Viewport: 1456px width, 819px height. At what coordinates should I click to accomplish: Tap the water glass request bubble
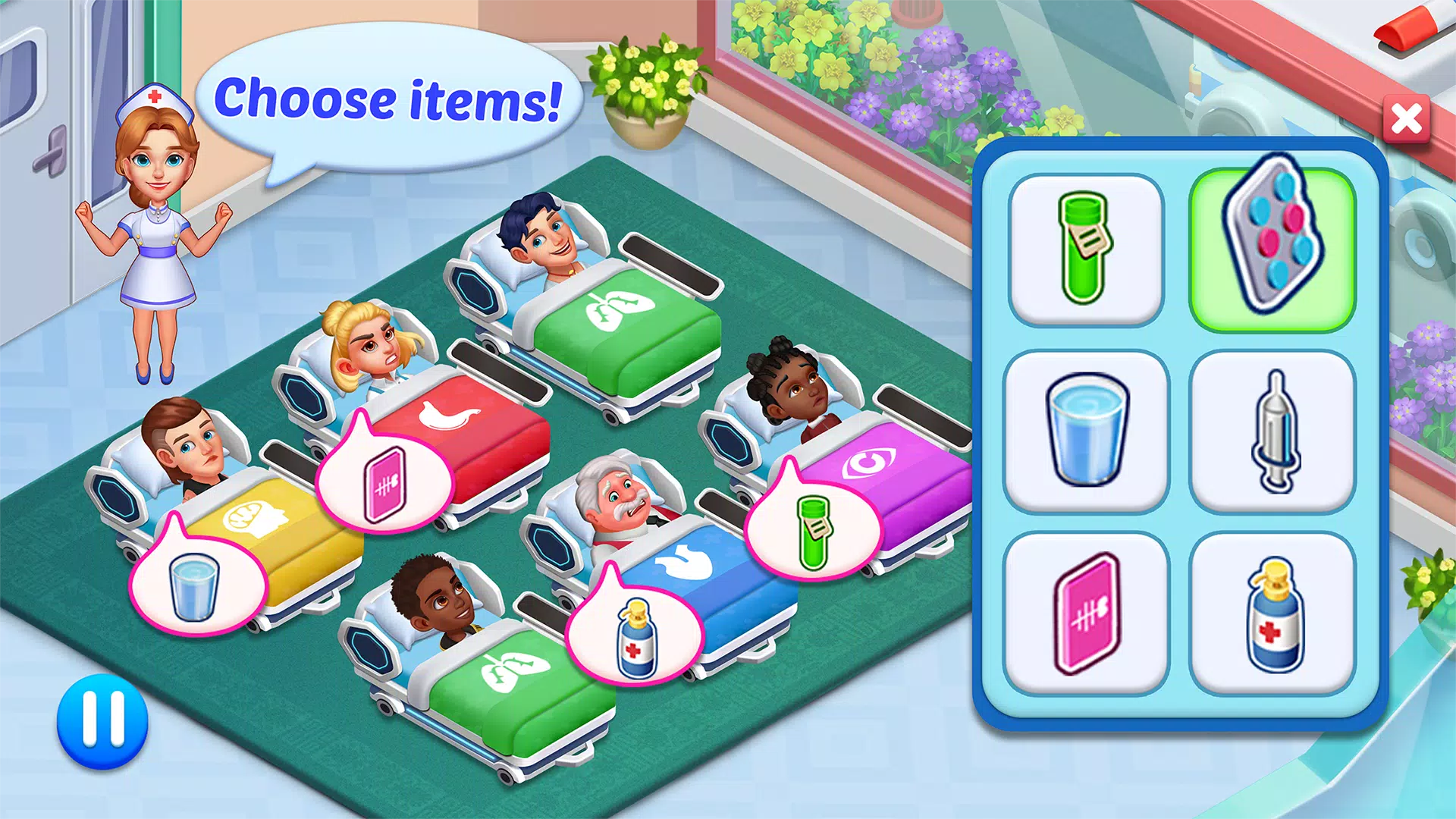(x=196, y=584)
